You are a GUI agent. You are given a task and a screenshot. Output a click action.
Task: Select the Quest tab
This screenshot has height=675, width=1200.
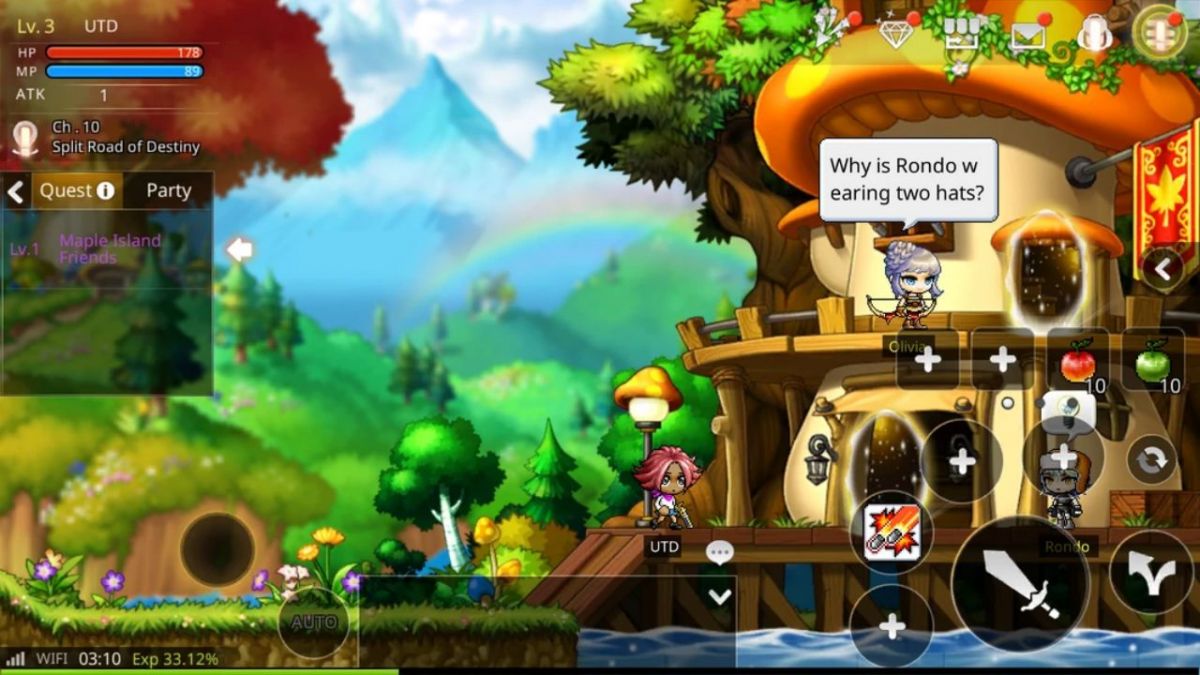[x=77, y=190]
